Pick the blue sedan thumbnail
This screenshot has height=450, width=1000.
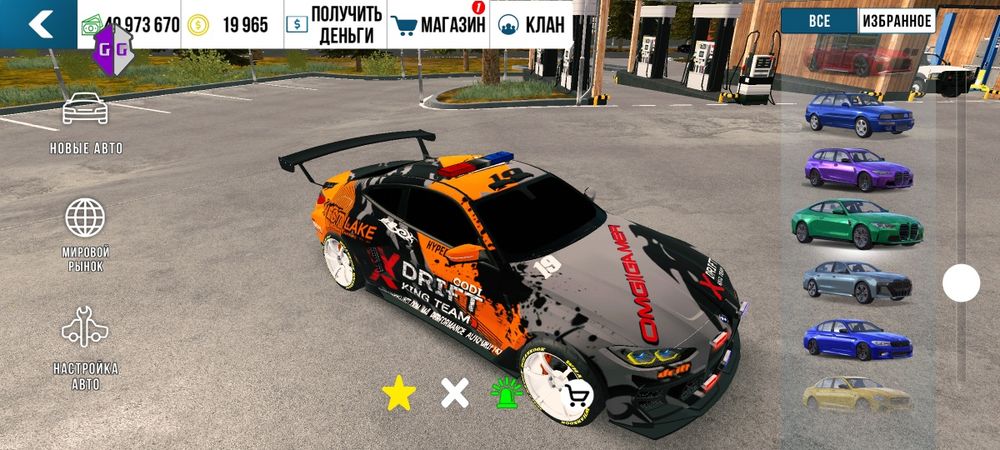click(858, 339)
